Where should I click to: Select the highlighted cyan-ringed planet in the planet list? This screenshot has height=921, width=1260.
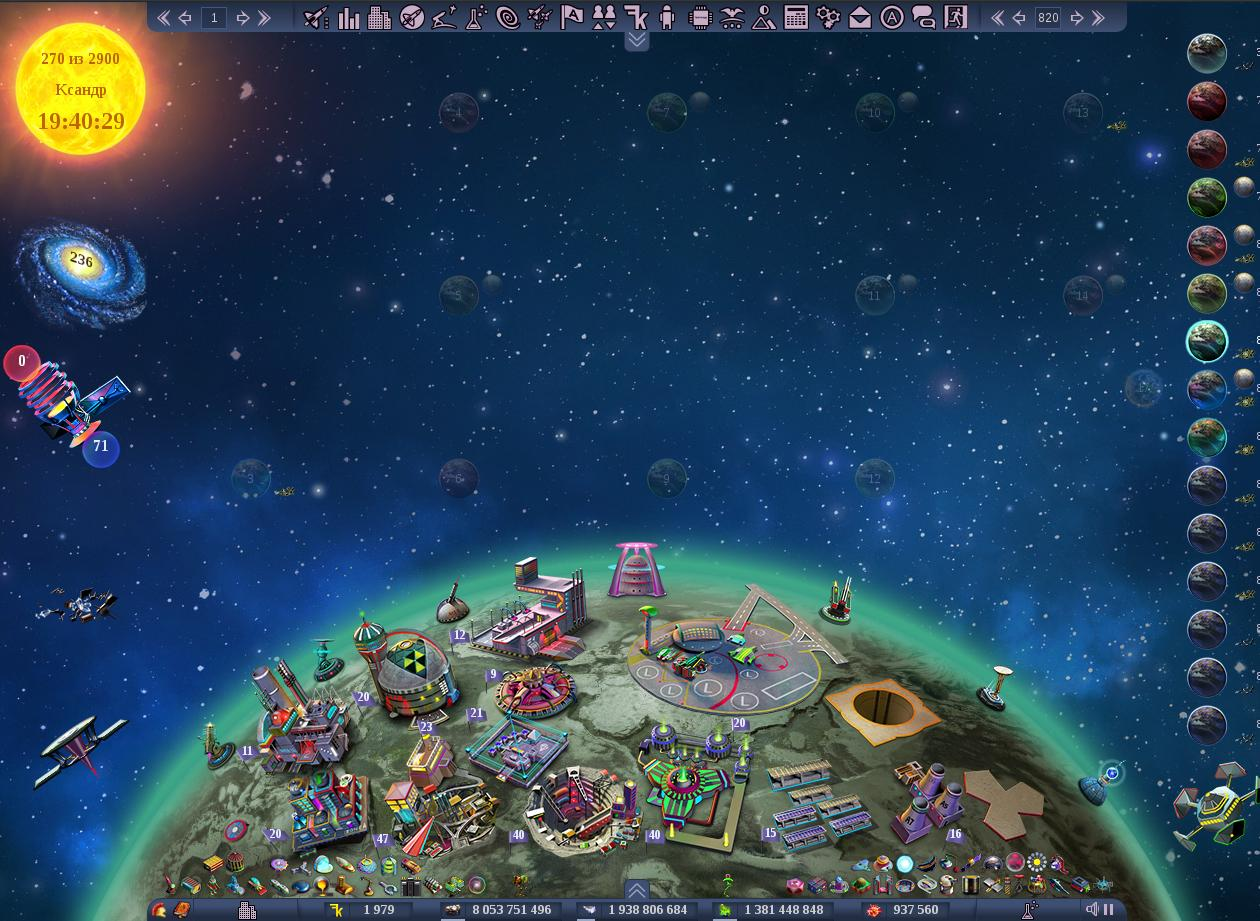coord(1207,341)
